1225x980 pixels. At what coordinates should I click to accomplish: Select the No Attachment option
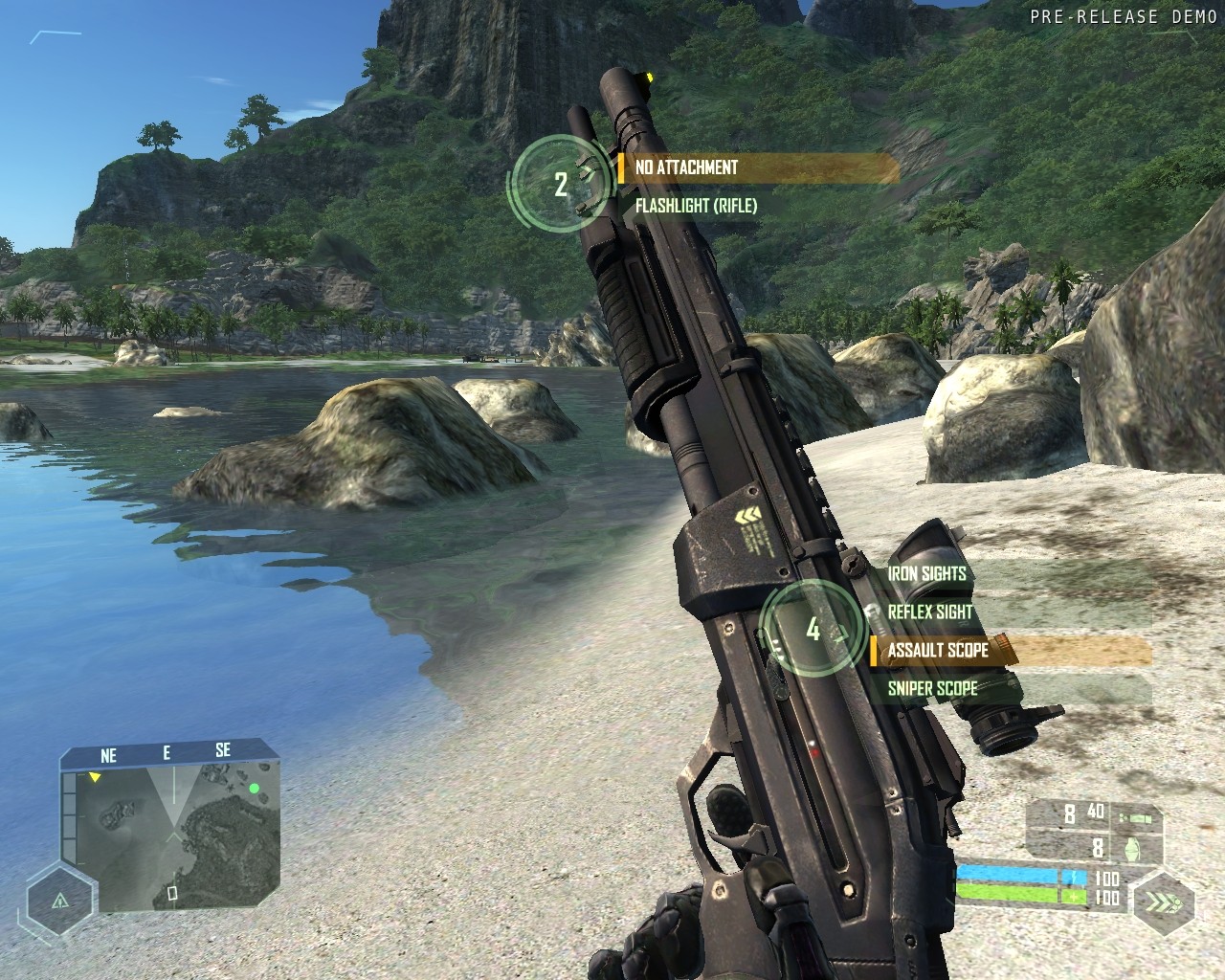pos(687,167)
